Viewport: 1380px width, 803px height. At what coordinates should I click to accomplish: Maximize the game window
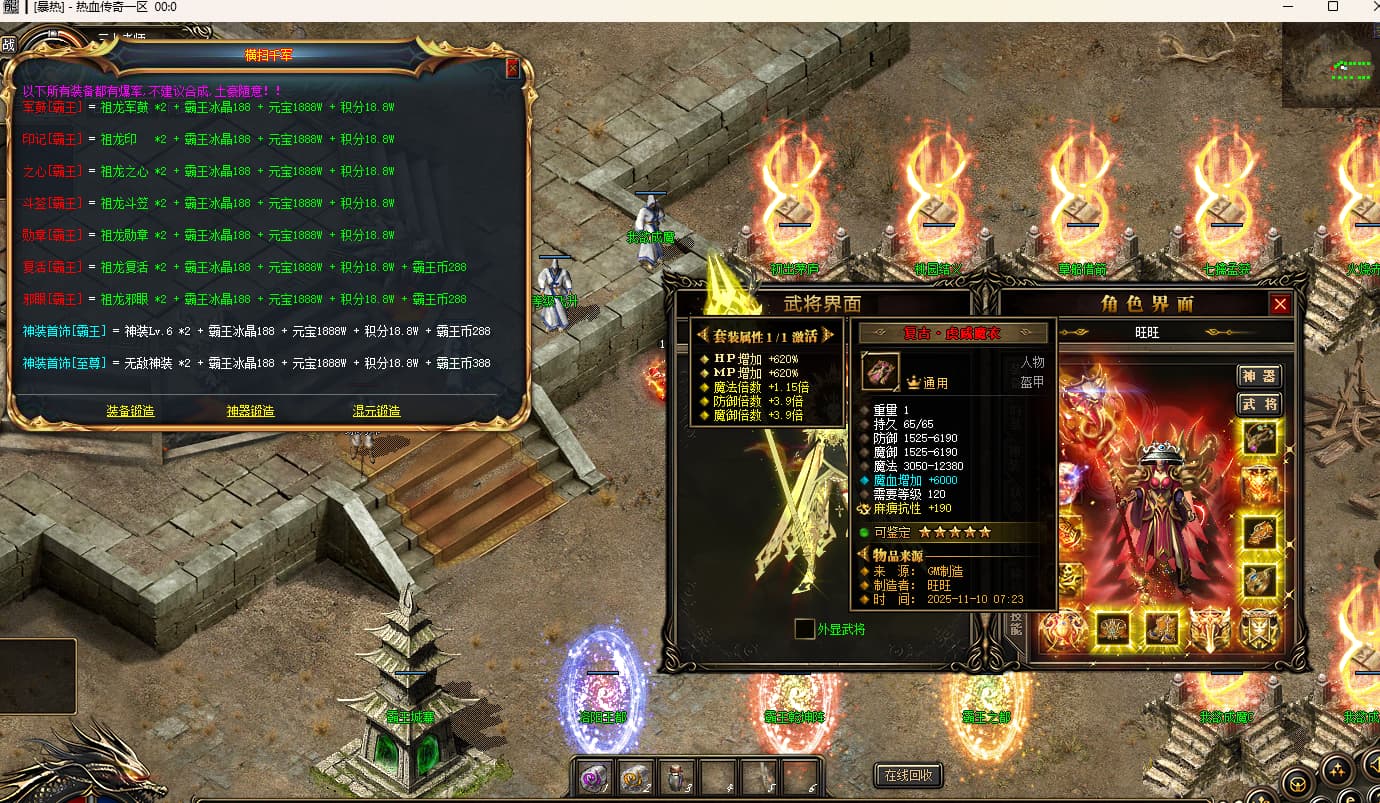click(1332, 7)
